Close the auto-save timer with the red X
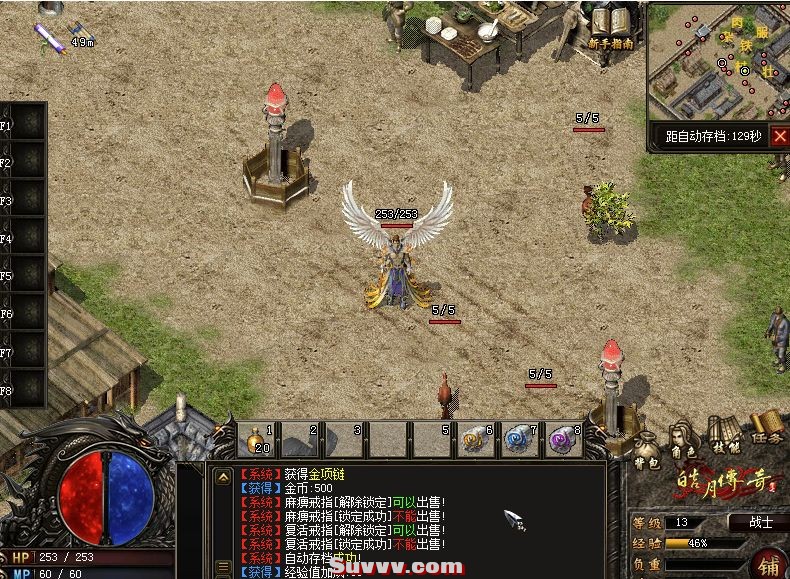 coord(779,137)
